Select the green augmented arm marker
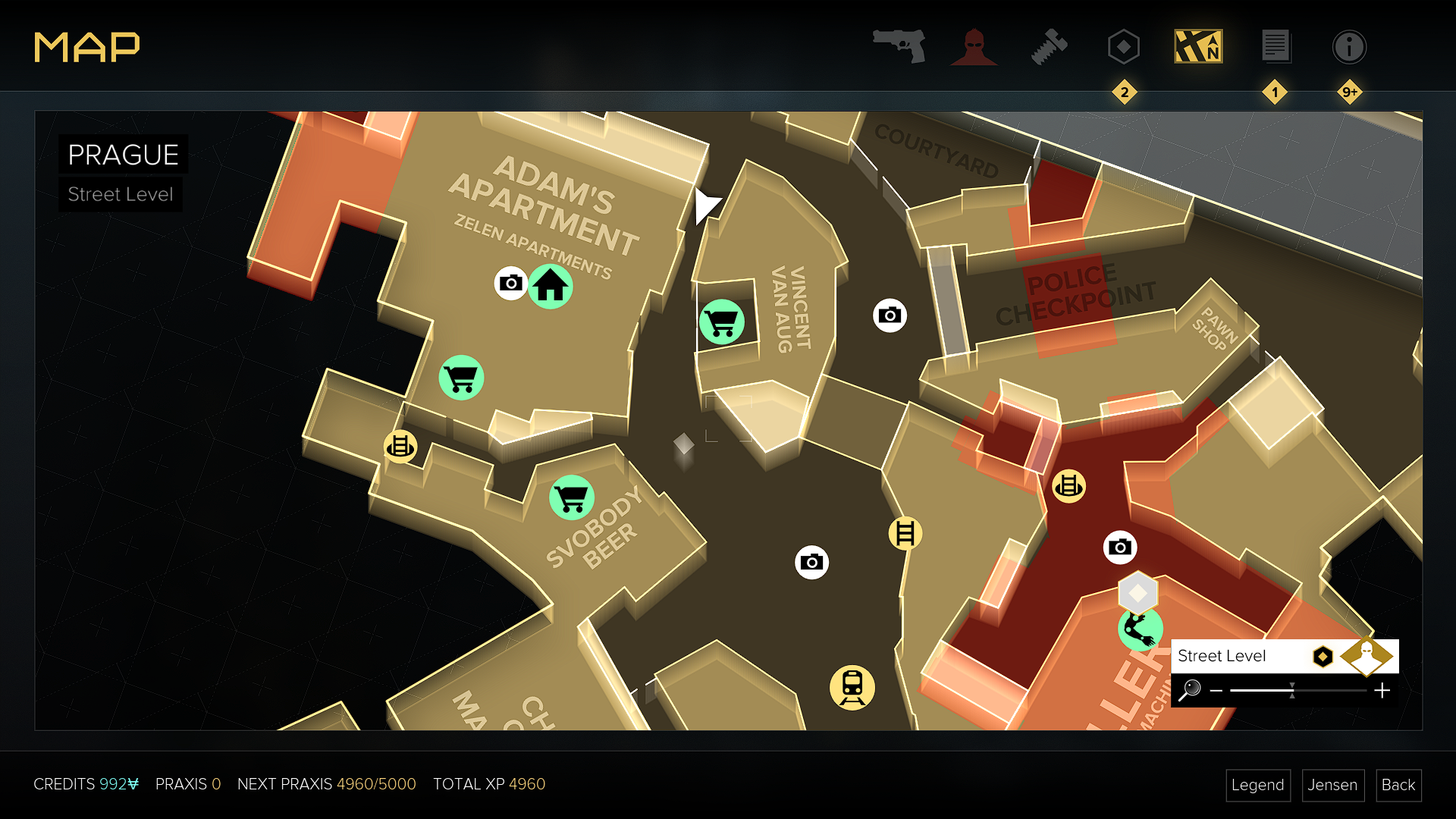This screenshot has width=1456, height=819. pos(1139,629)
